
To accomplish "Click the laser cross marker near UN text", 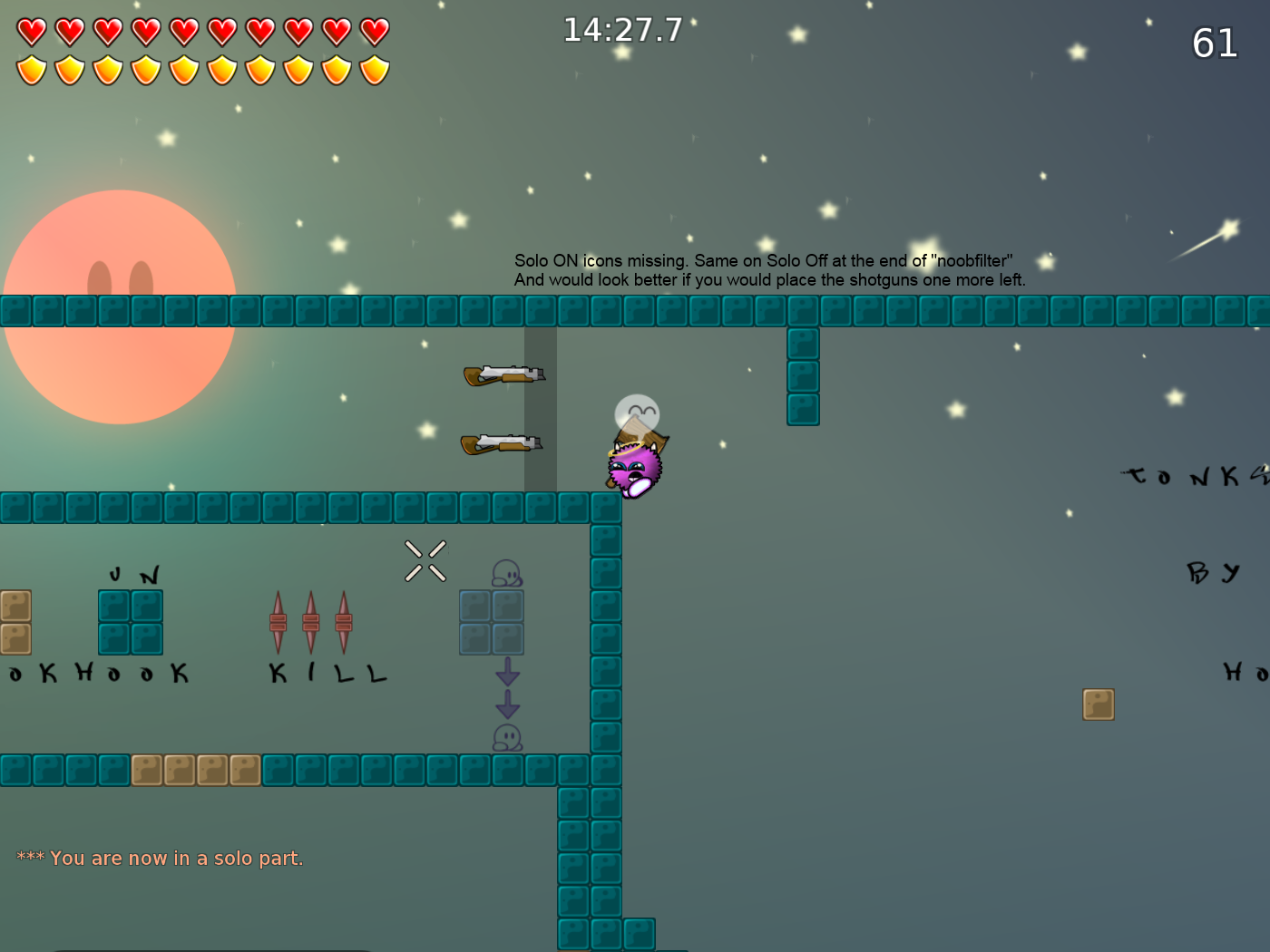I will [x=425, y=562].
